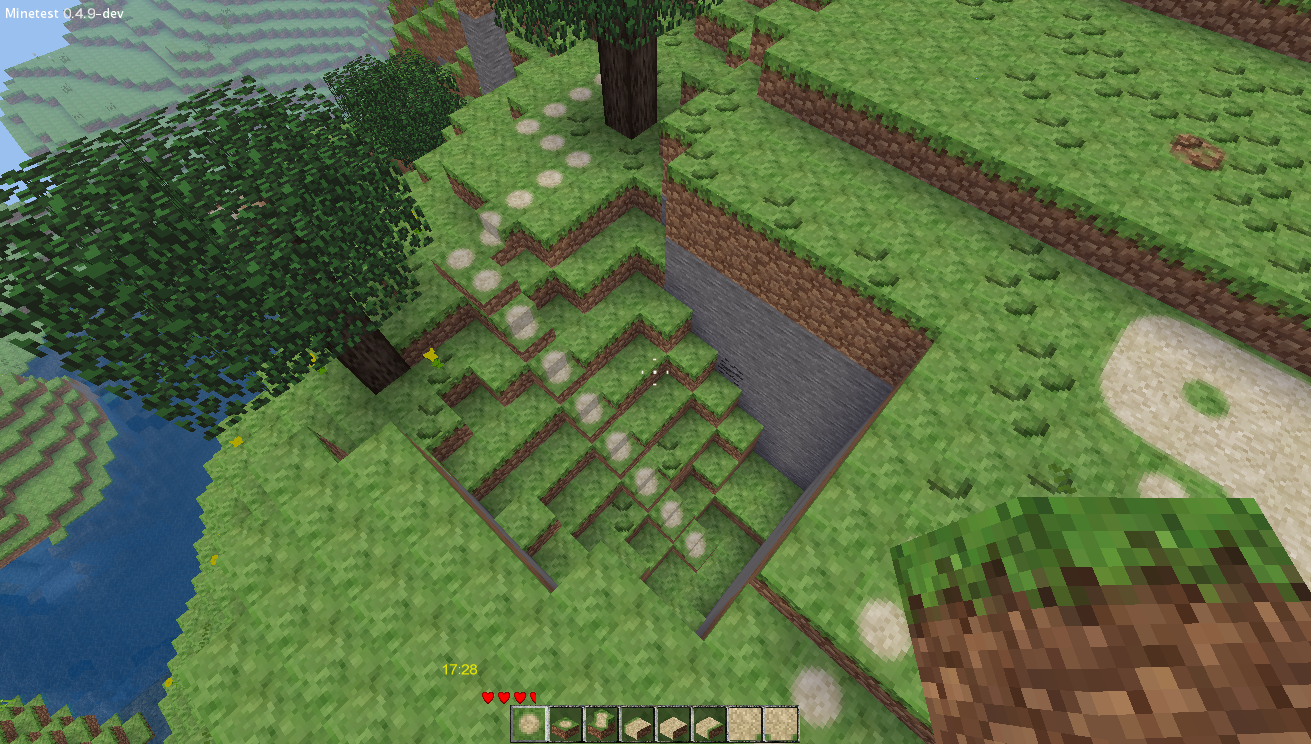Click the yellow flower near the tree trunk

tap(432, 356)
